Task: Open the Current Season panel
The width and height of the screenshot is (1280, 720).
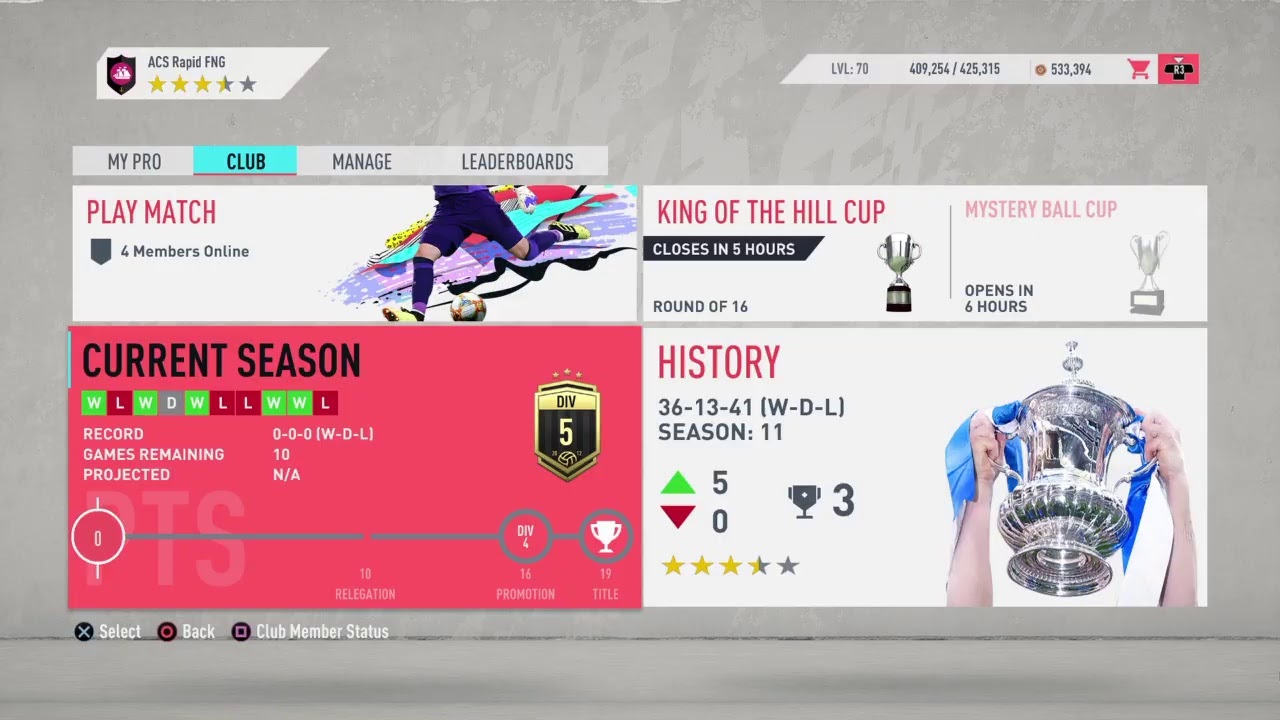Action: [x=354, y=467]
